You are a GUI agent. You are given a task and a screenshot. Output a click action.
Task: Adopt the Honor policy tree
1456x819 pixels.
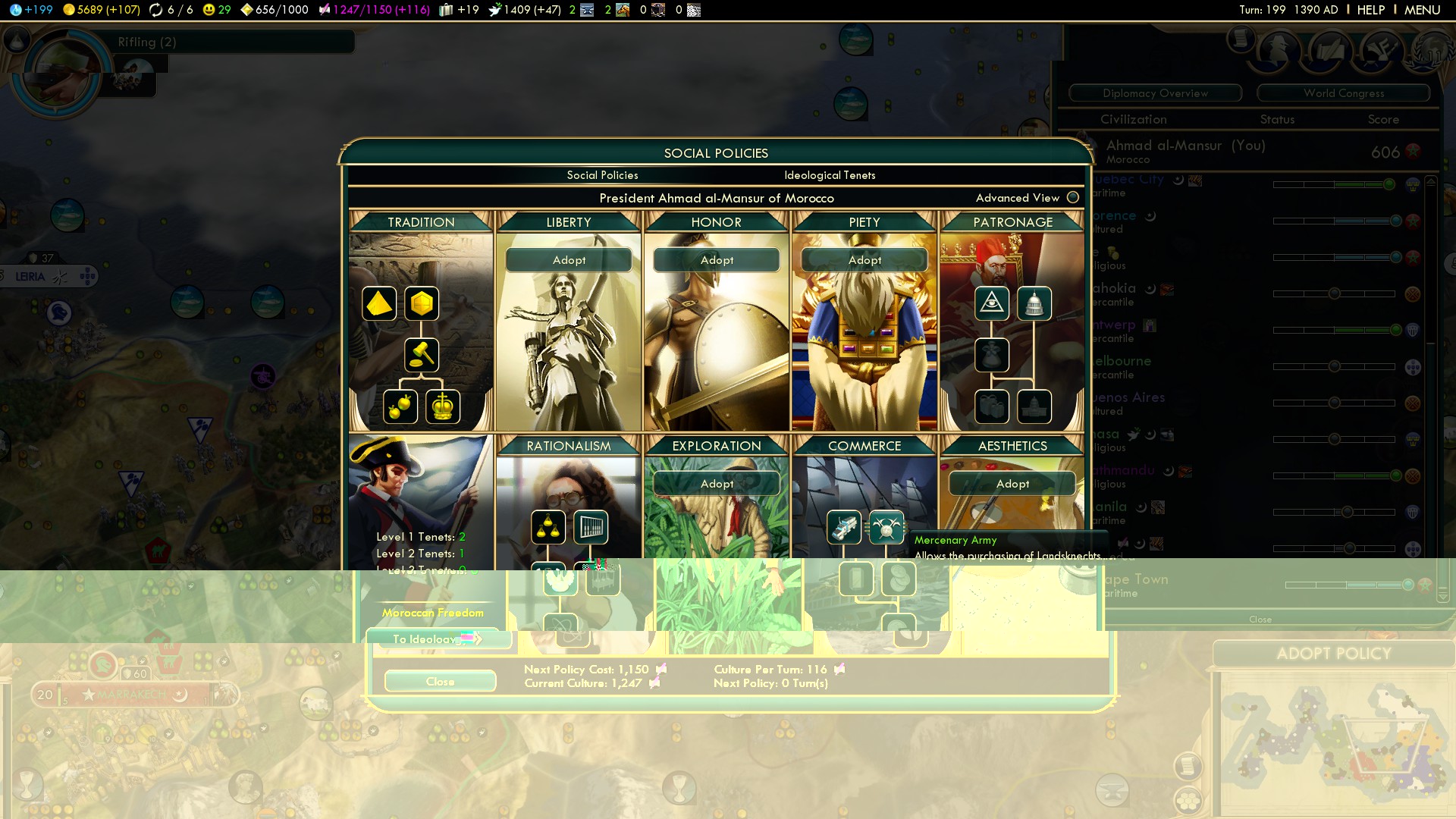(x=717, y=260)
